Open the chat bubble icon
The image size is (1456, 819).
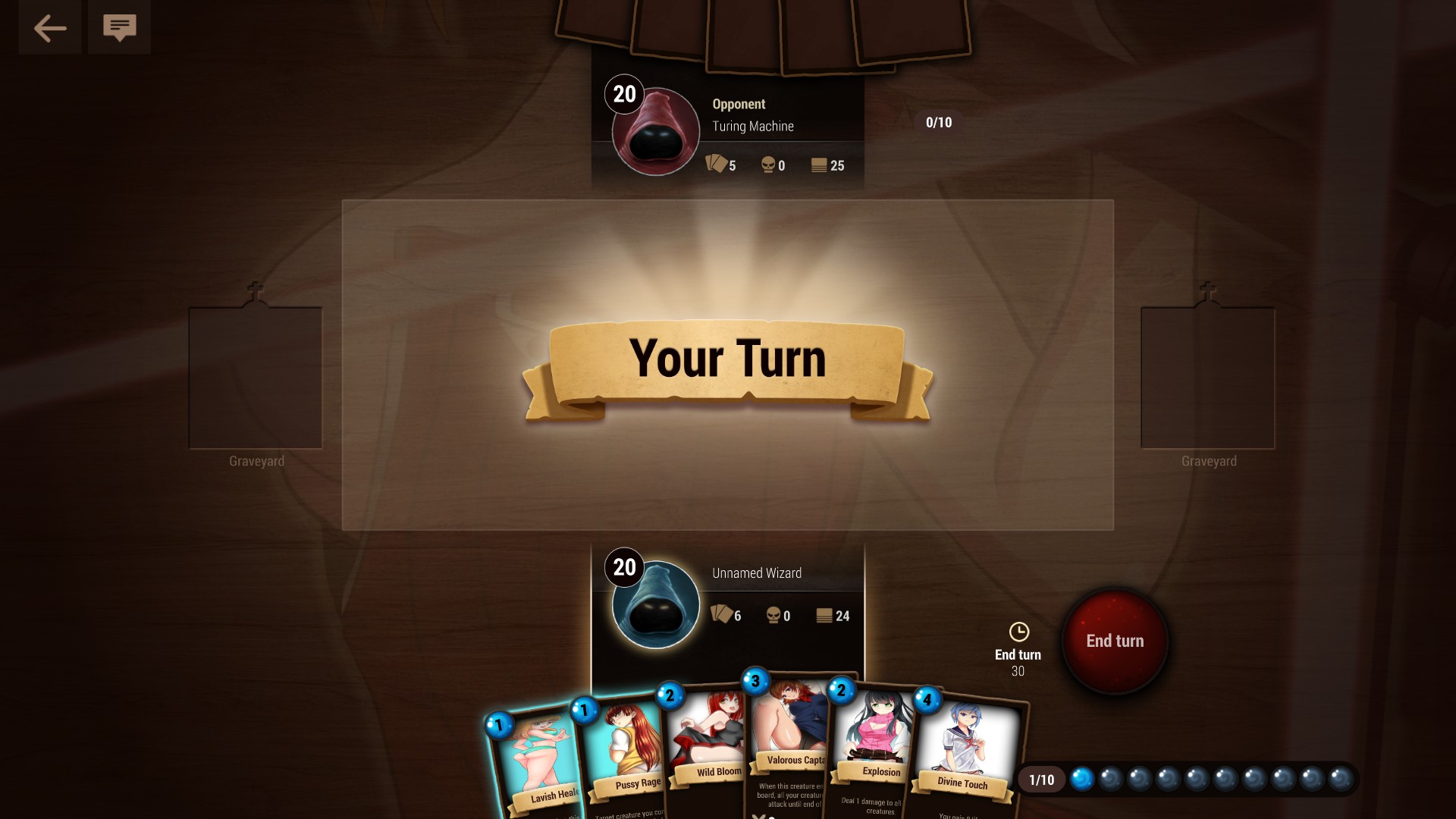(x=119, y=27)
